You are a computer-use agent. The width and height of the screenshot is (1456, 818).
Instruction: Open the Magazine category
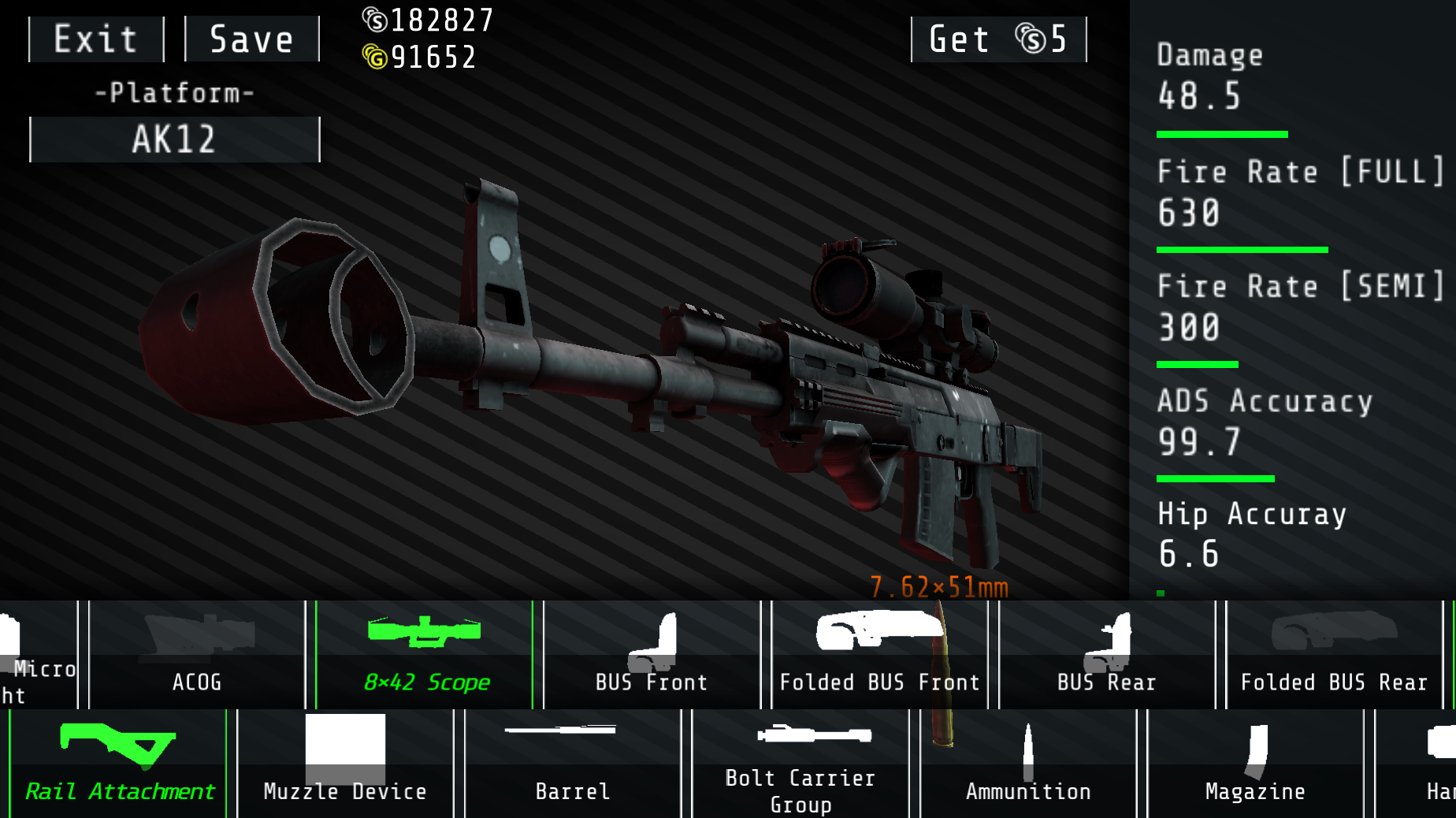coord(1254,762)
